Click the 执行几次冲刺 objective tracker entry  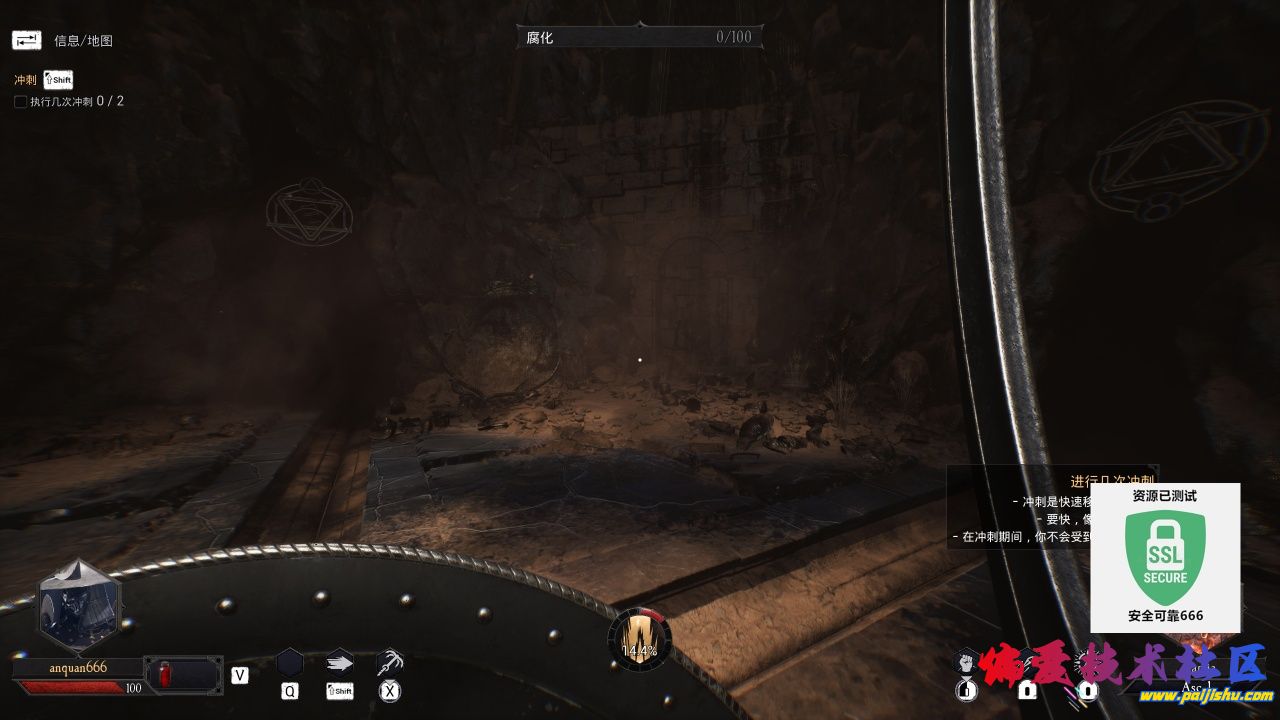[69, 101]
